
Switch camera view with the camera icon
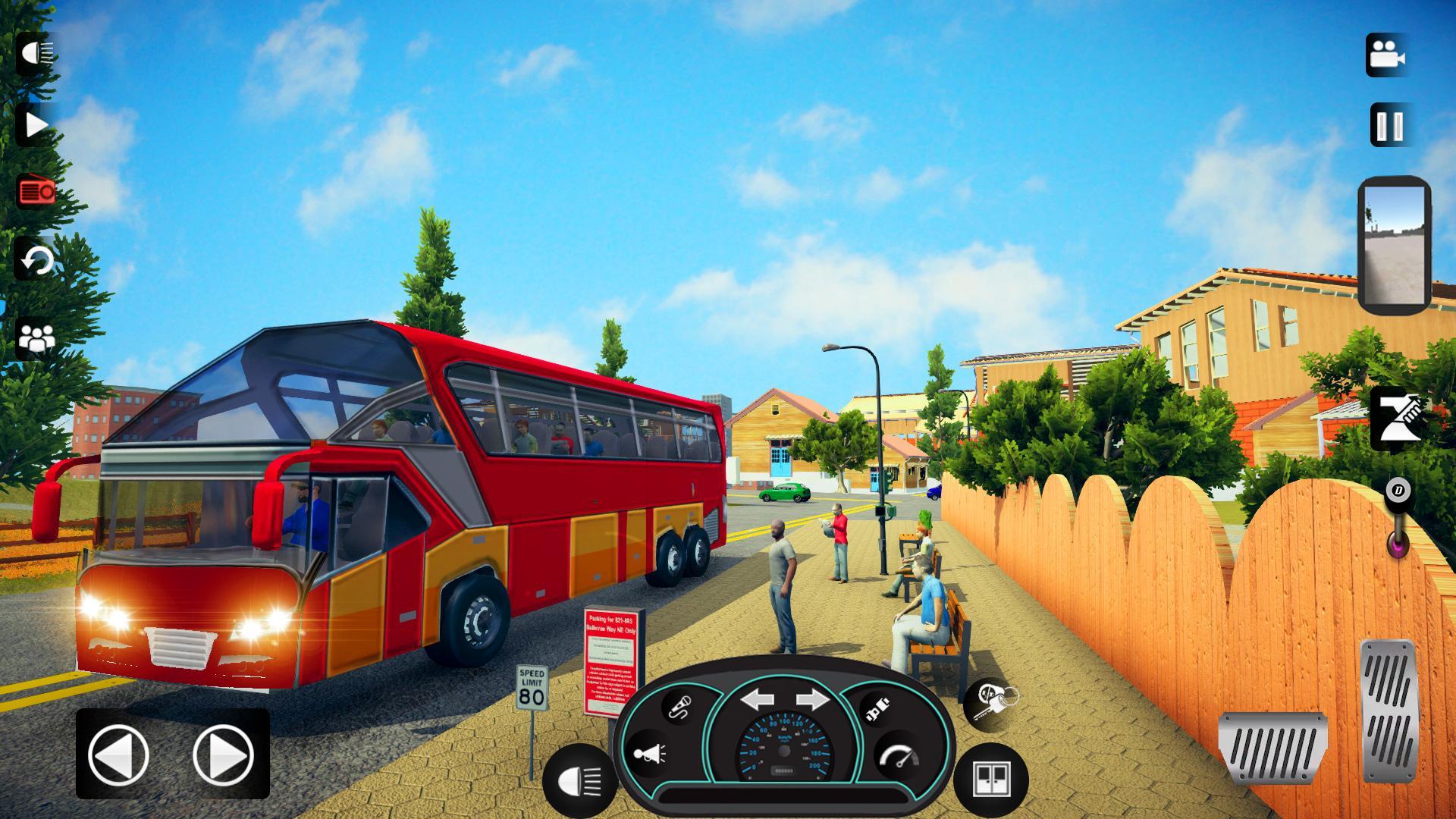[x=1387, y=55]
